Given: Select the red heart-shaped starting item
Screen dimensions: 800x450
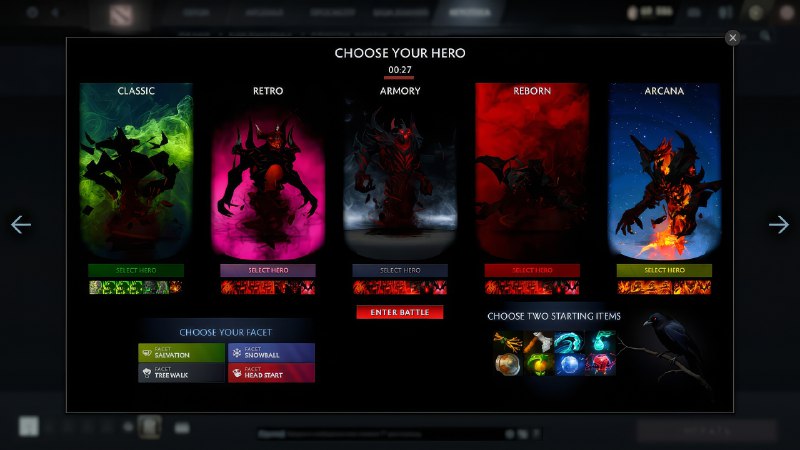Looking at the screenshot, I should coord(602,364).
